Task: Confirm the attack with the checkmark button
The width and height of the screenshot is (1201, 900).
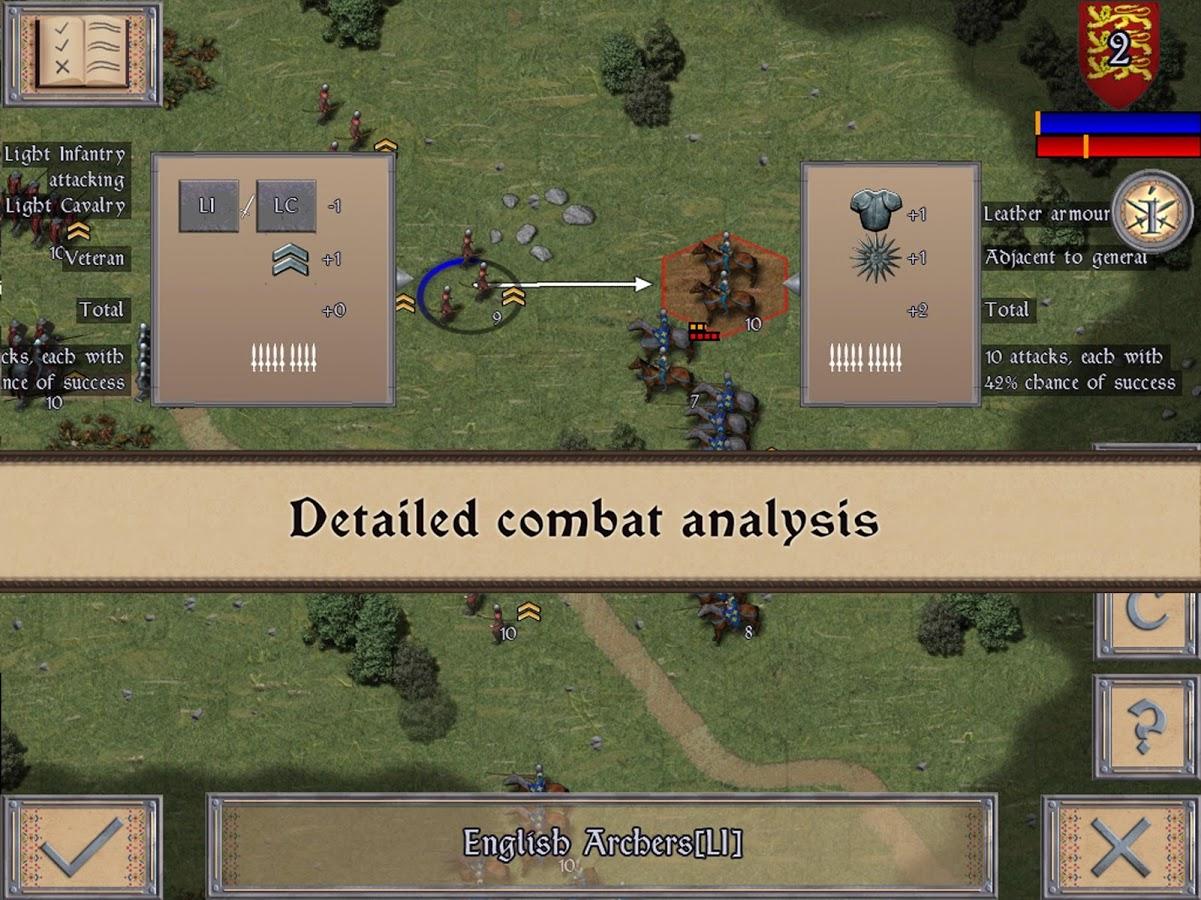Action: pos(82,846)
